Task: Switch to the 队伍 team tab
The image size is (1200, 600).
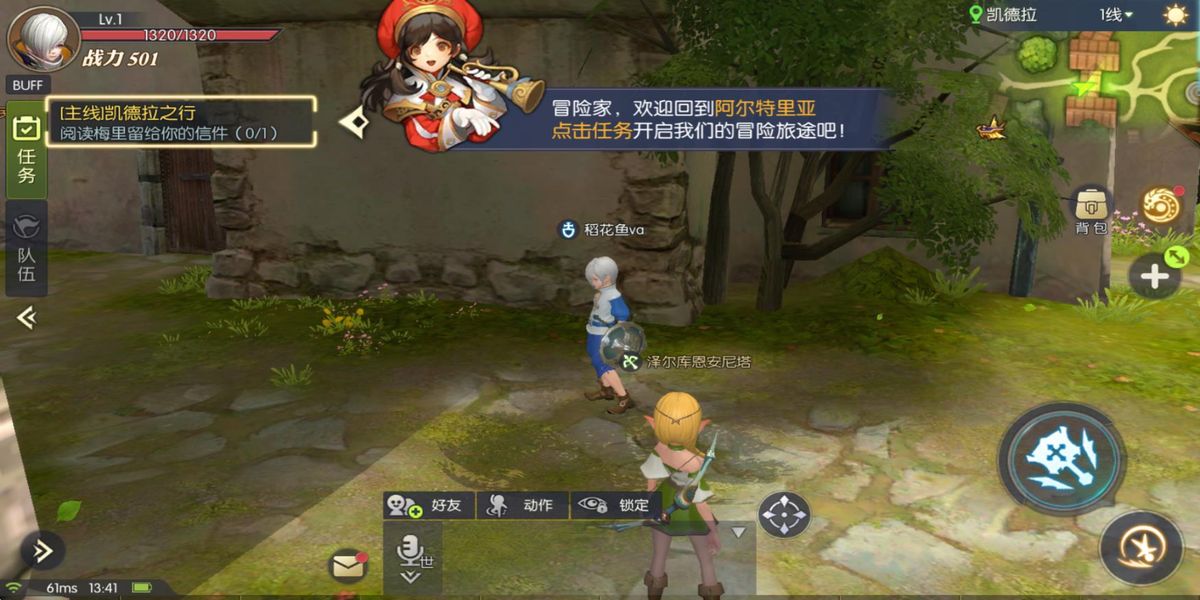Action: [x=26, y=246]
